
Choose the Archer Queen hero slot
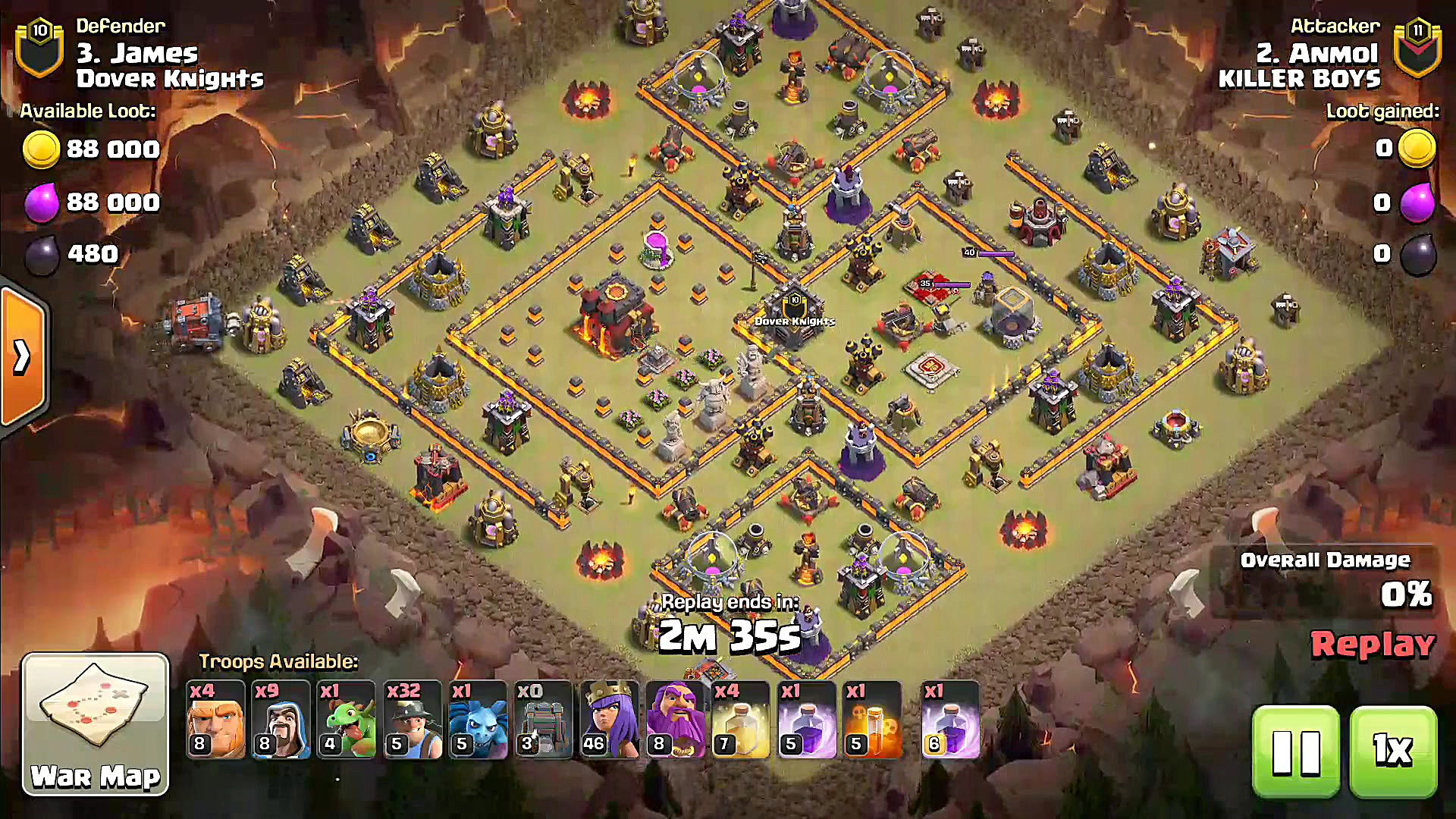609,720
